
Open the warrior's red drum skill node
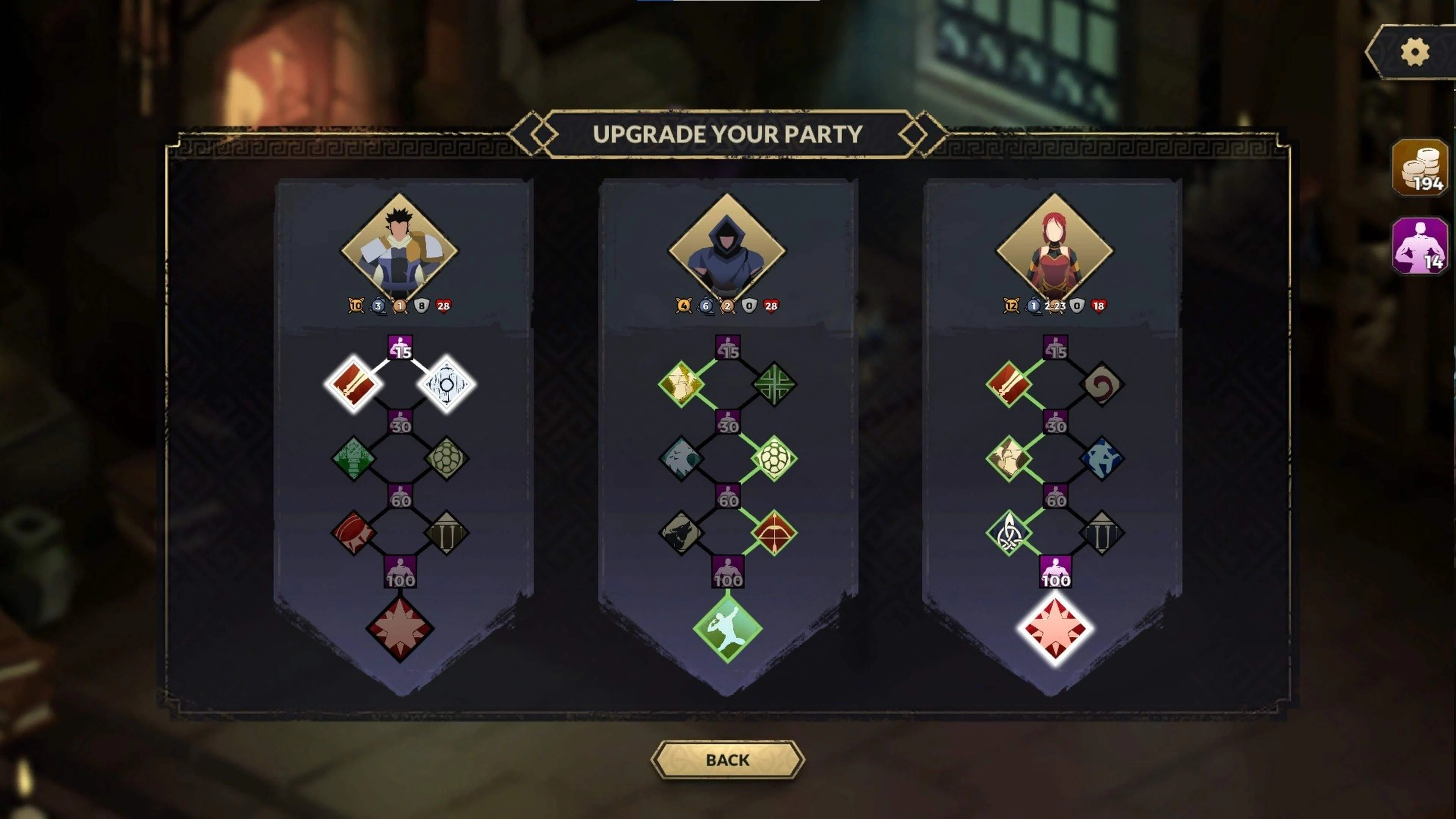click(353, 532)
